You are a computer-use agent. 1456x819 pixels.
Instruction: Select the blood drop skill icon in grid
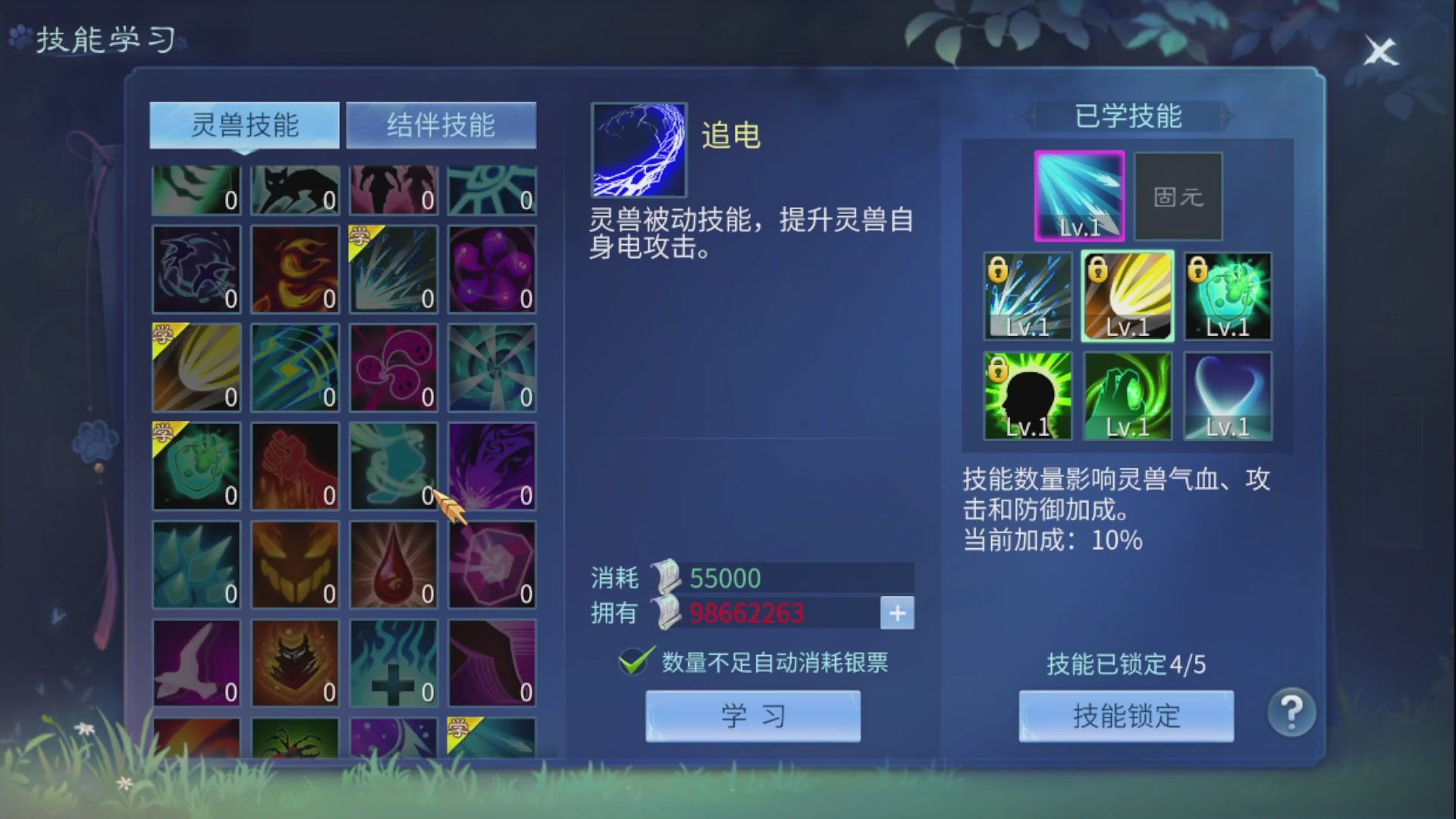(x=393, y=565)
